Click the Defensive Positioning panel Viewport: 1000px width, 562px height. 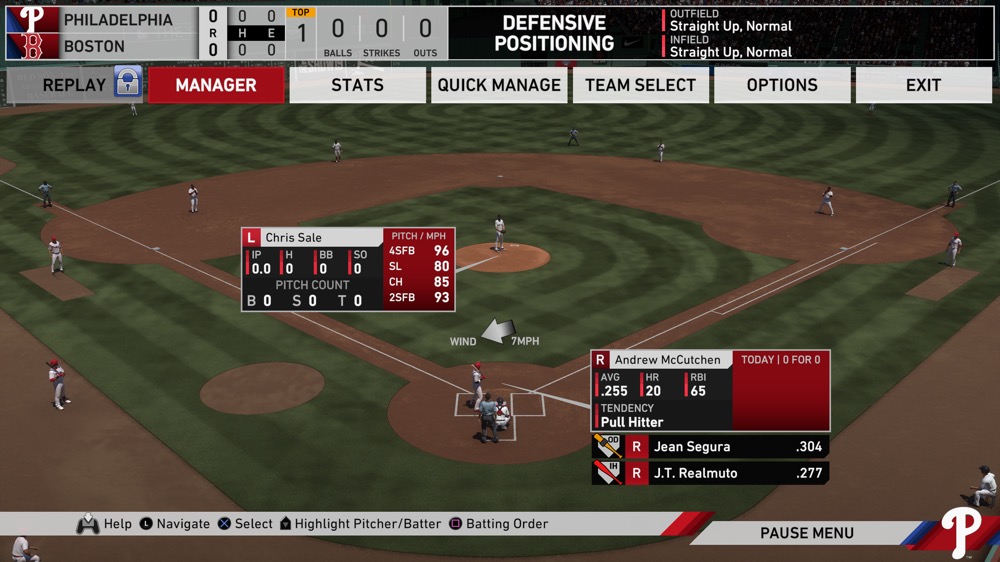(554, 33)
